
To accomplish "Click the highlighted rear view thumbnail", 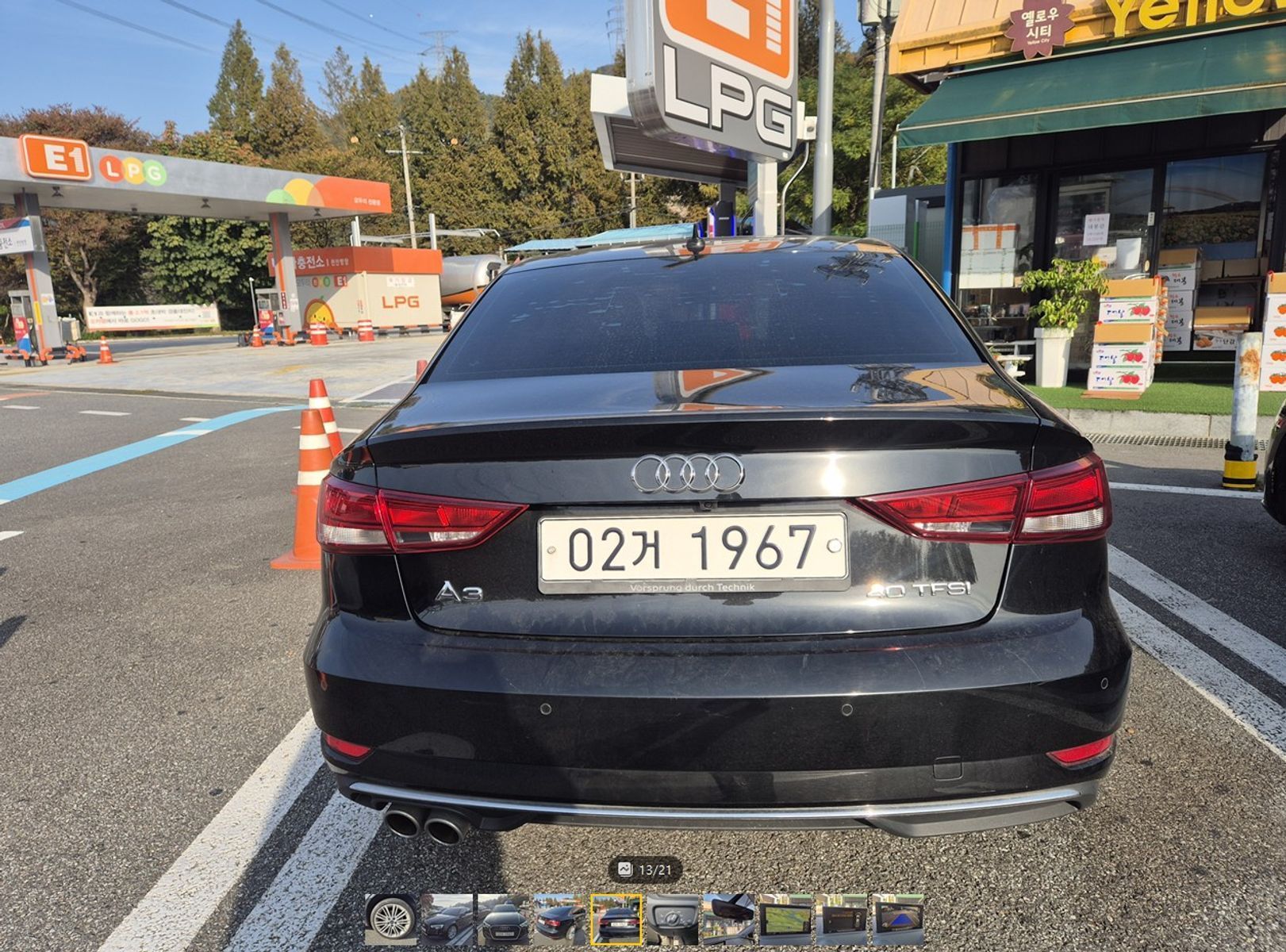I will click(616, 919).
